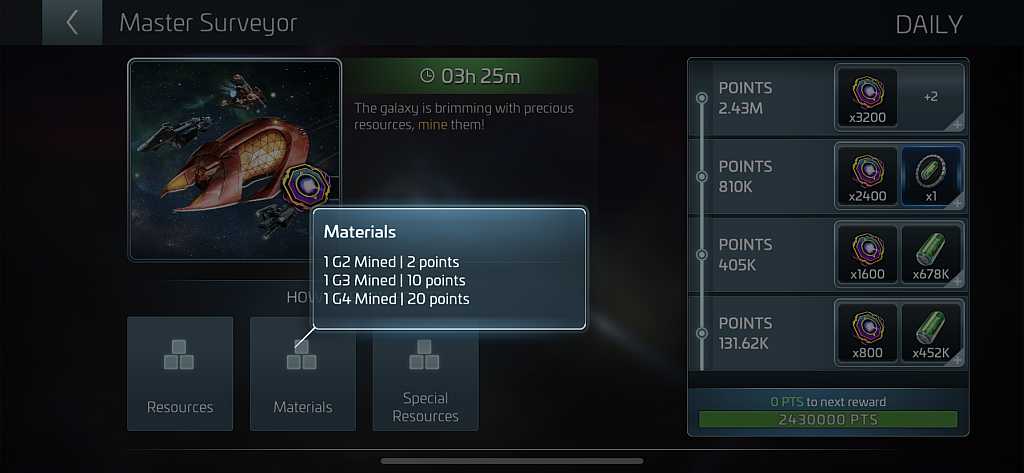Select the Materials scoring tile
This screenshot has height=473, width=1024.
[x=303, y=373]
